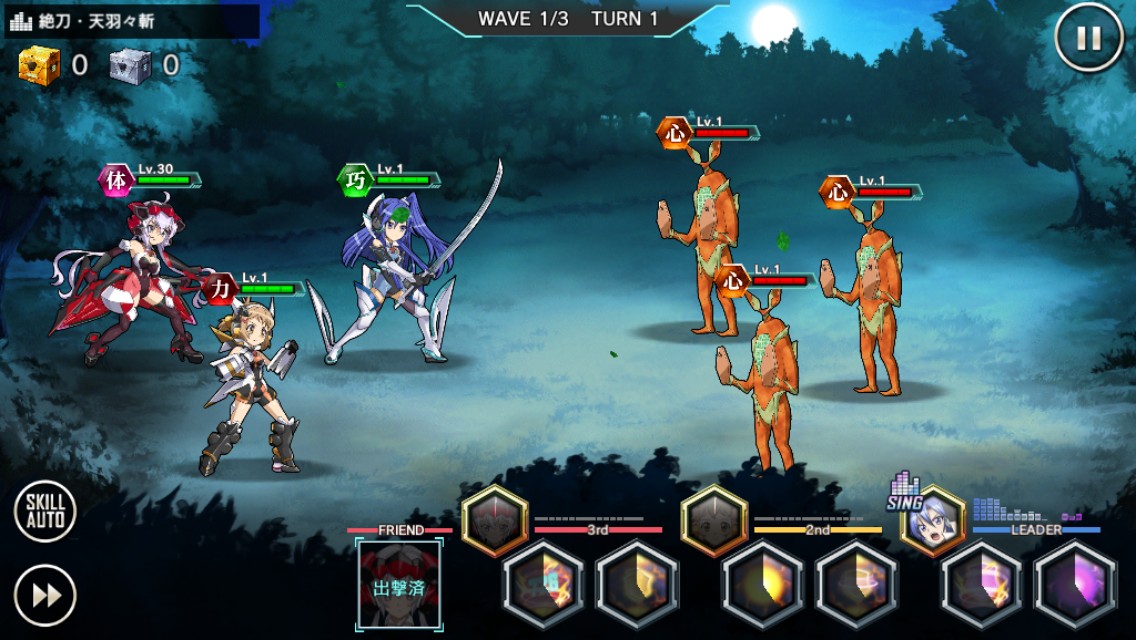Use the 3rd member's second skill hexagon

click(x=638, y=585)
